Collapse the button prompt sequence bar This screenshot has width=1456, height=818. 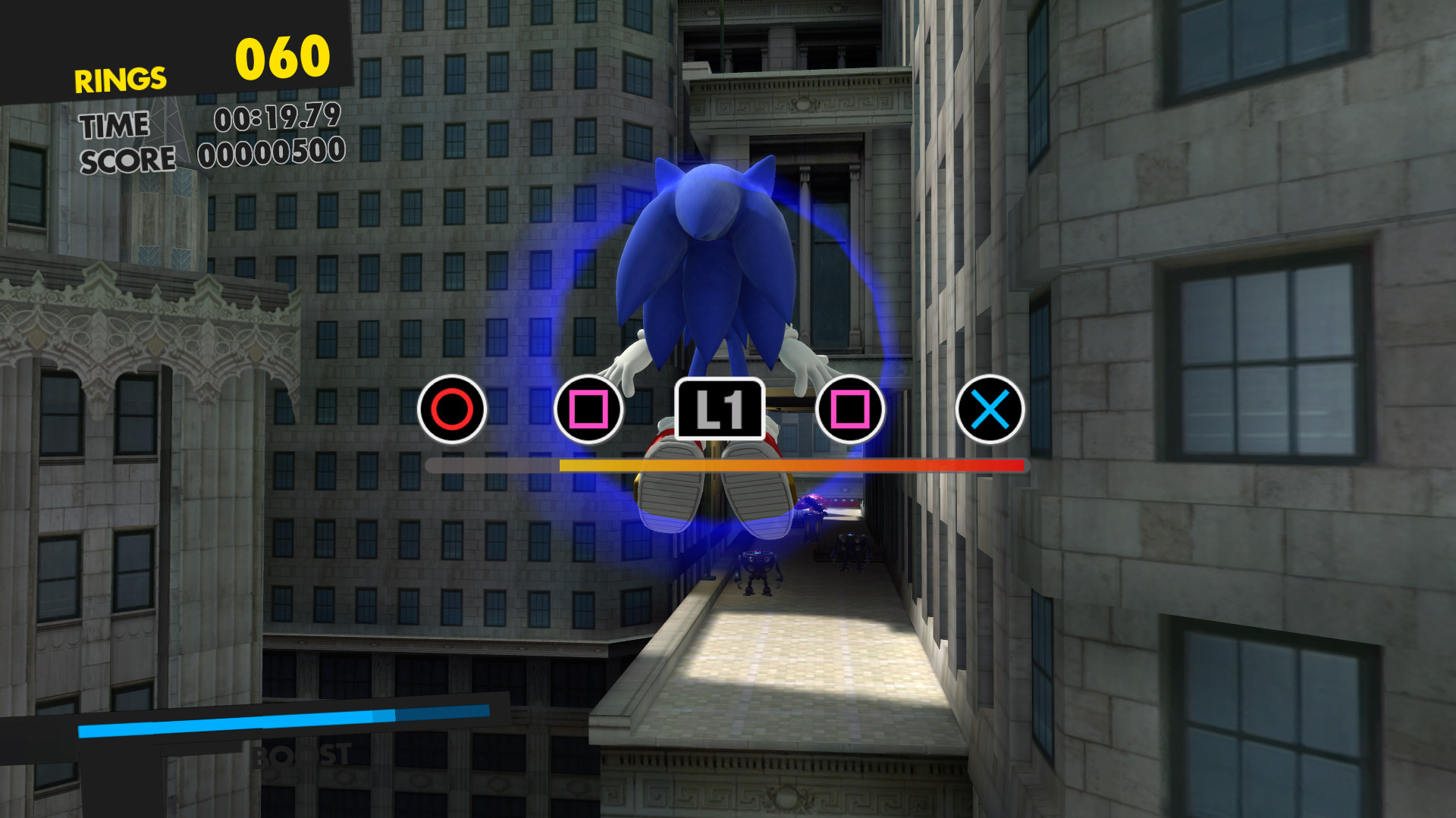724,465
